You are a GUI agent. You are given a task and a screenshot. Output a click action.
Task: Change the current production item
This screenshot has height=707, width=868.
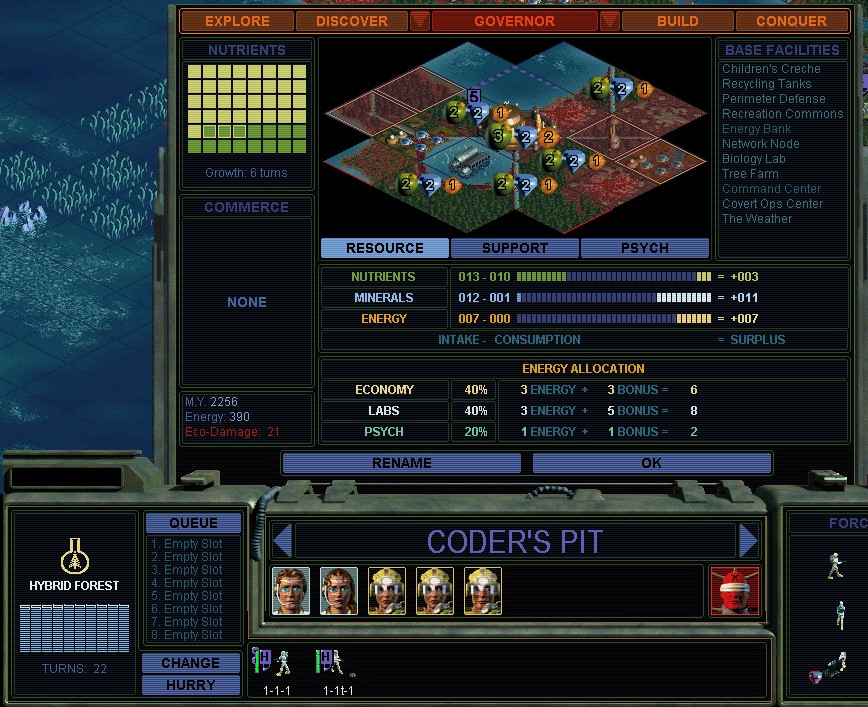pyautogui.click(x=190, y=663)
